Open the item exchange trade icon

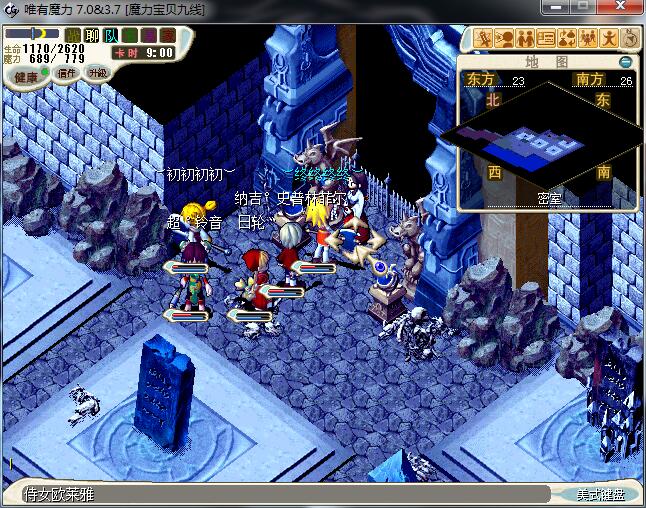[567, 39]
